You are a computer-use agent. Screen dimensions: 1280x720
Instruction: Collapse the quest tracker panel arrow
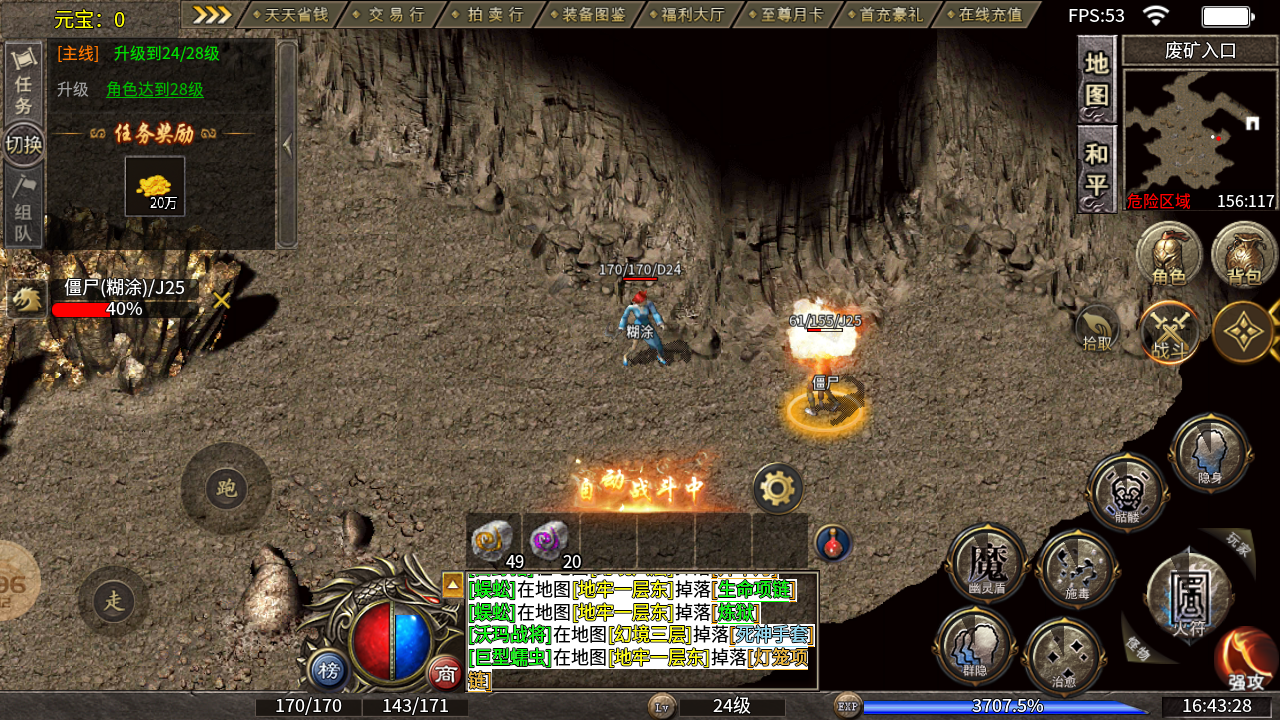pyautogui.click(x=287, y=145)
